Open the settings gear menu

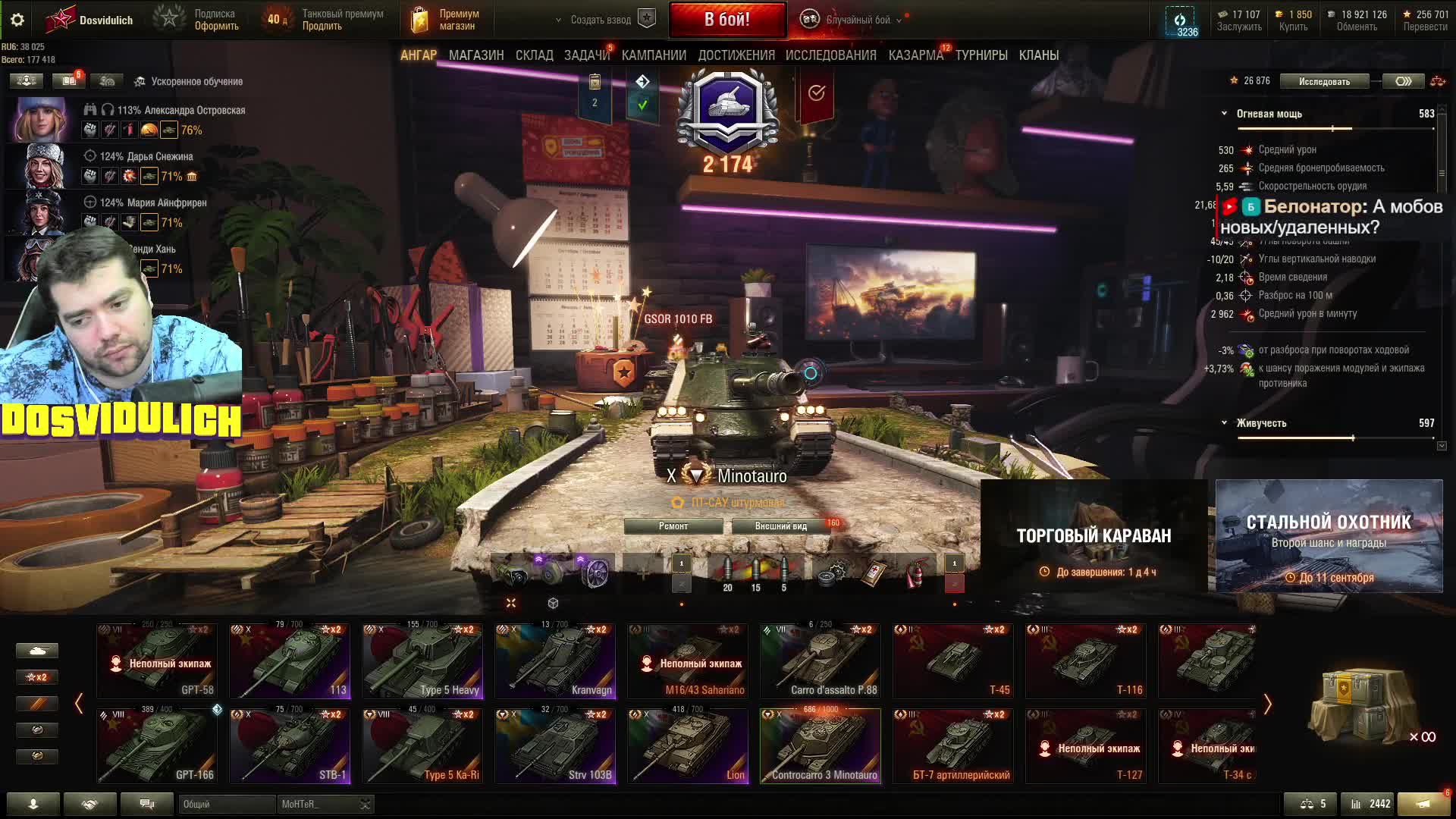(x=17, y=20)
